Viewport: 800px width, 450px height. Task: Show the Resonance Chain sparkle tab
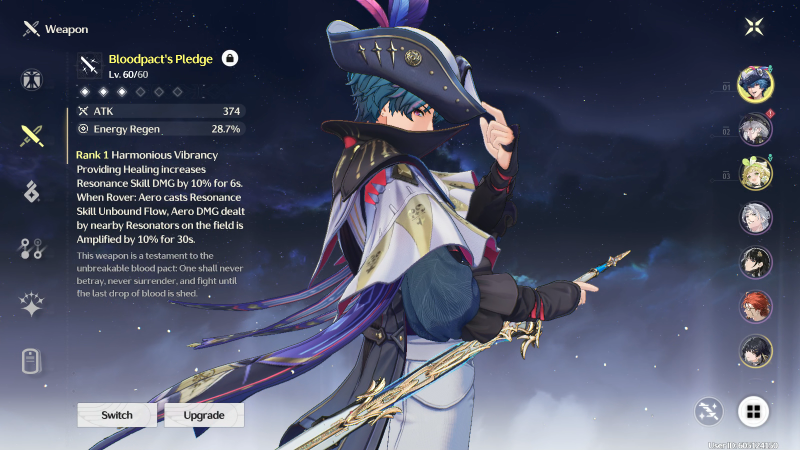(31, 305)
